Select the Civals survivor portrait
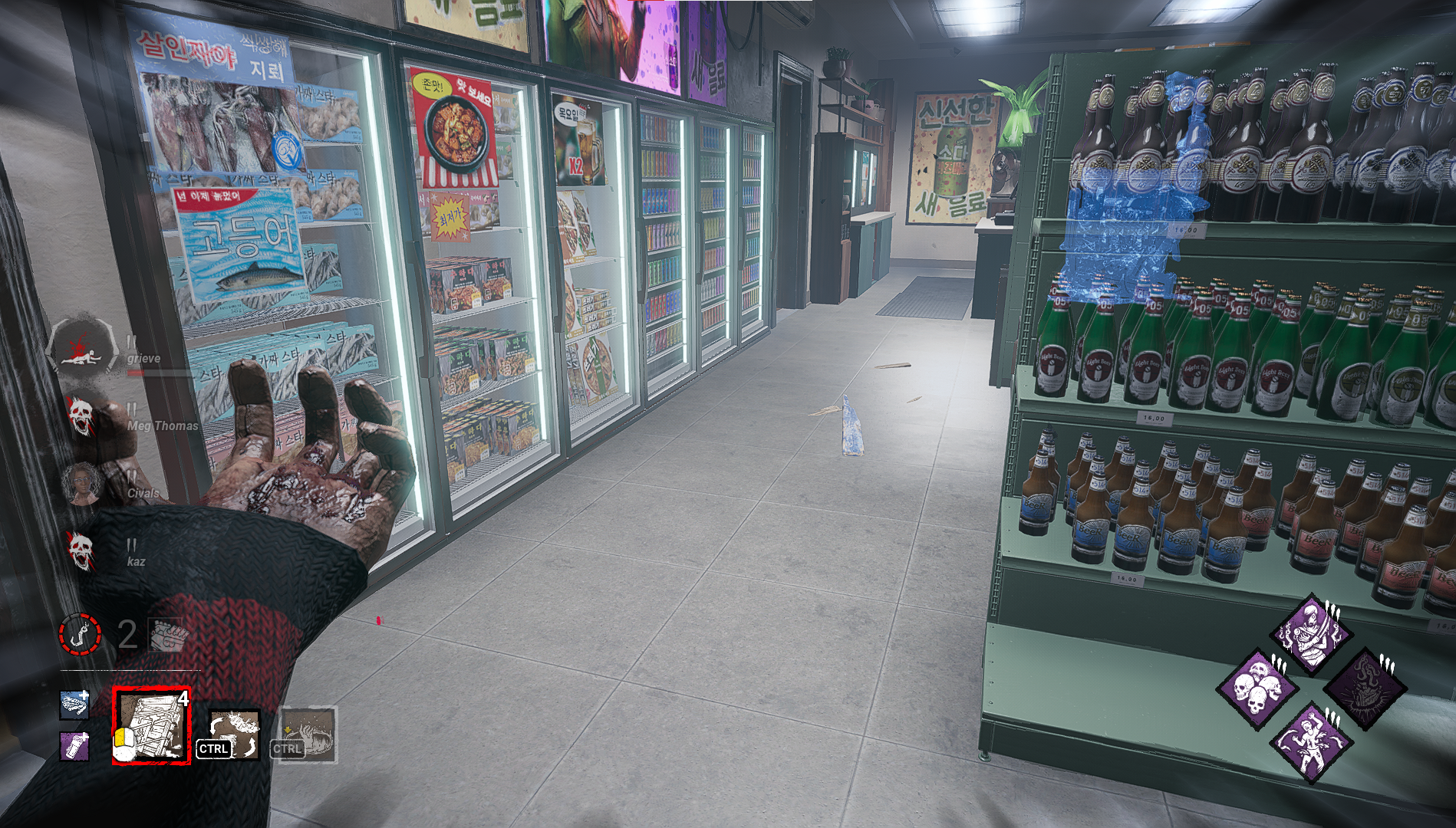 (81, 482)
